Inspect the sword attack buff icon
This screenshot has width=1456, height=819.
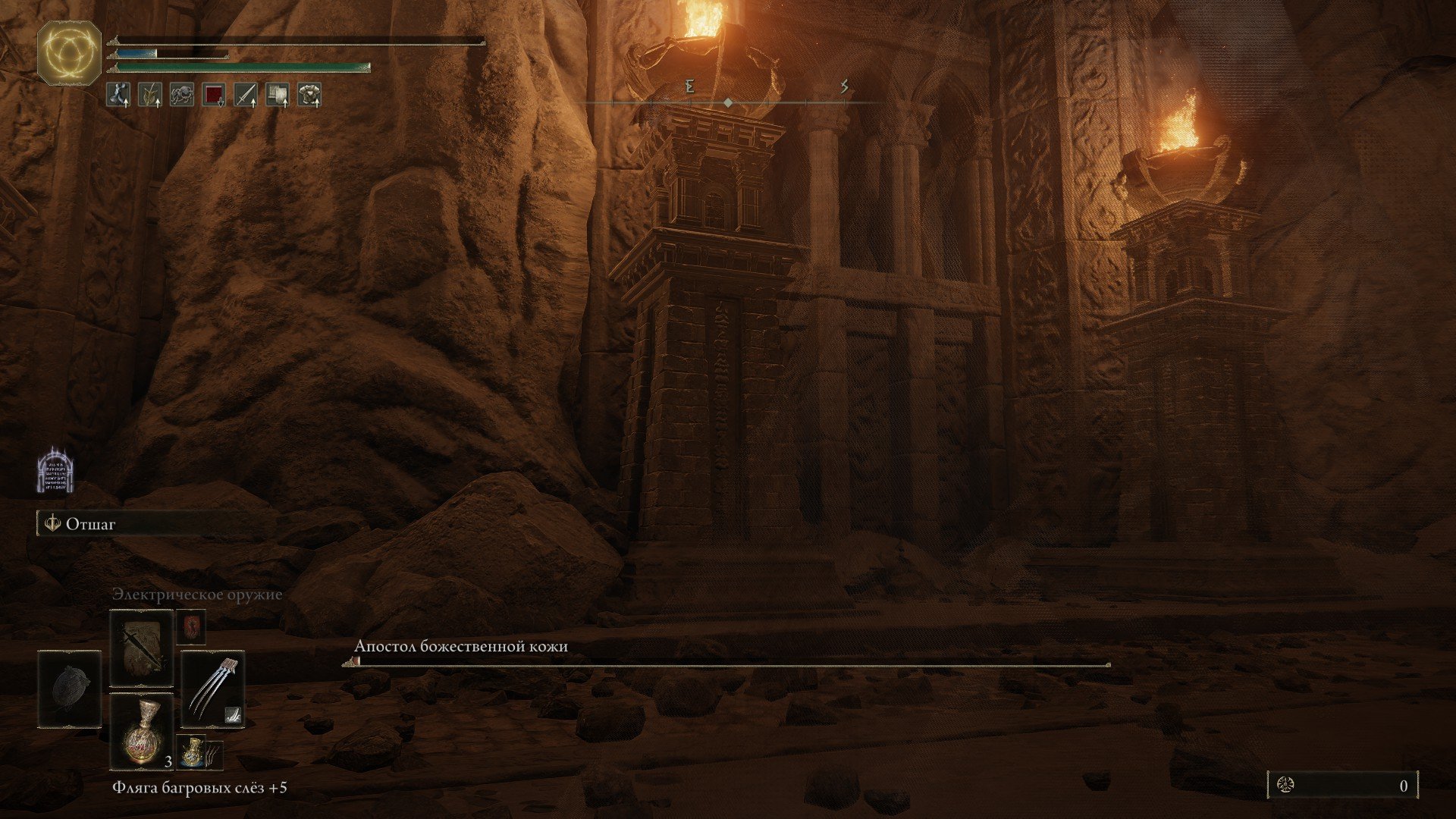(246, 94)
